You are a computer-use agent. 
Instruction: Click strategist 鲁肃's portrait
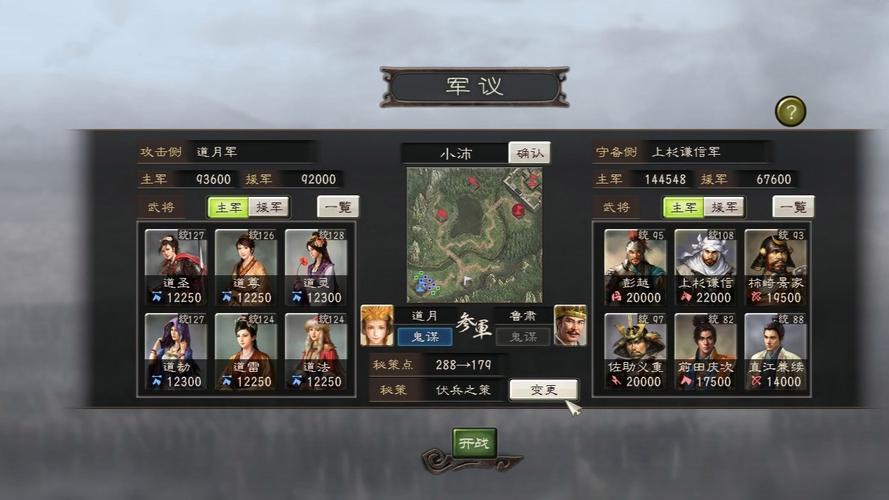coord(570,326)
